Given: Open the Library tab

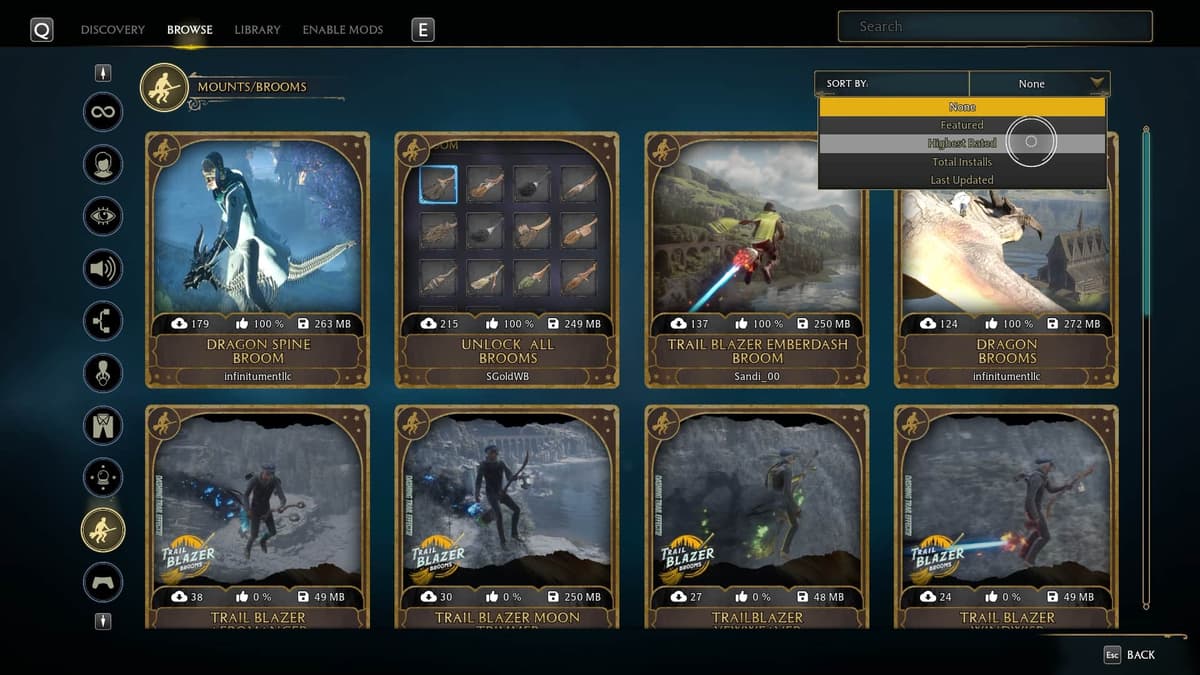Looking at the screenshot, I should click(257, 30).
